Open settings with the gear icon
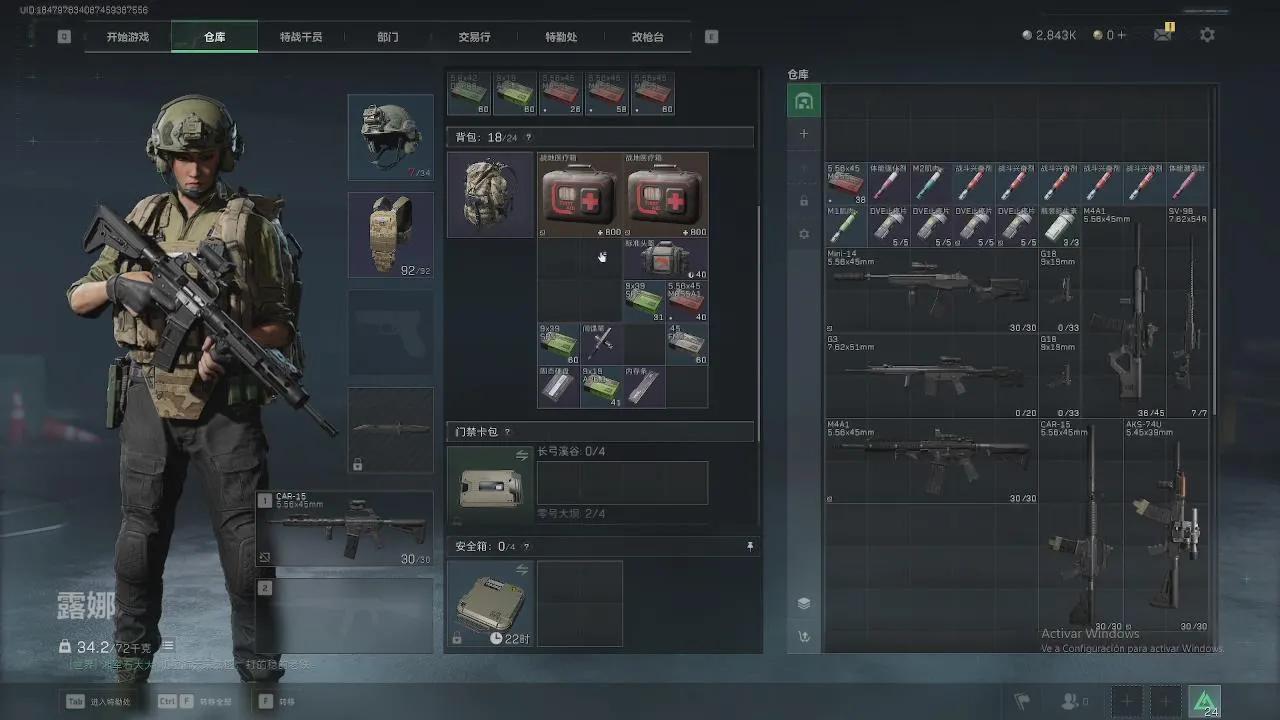The width and height of the screenshot is (1280, 720). [x=1207, y=35]
